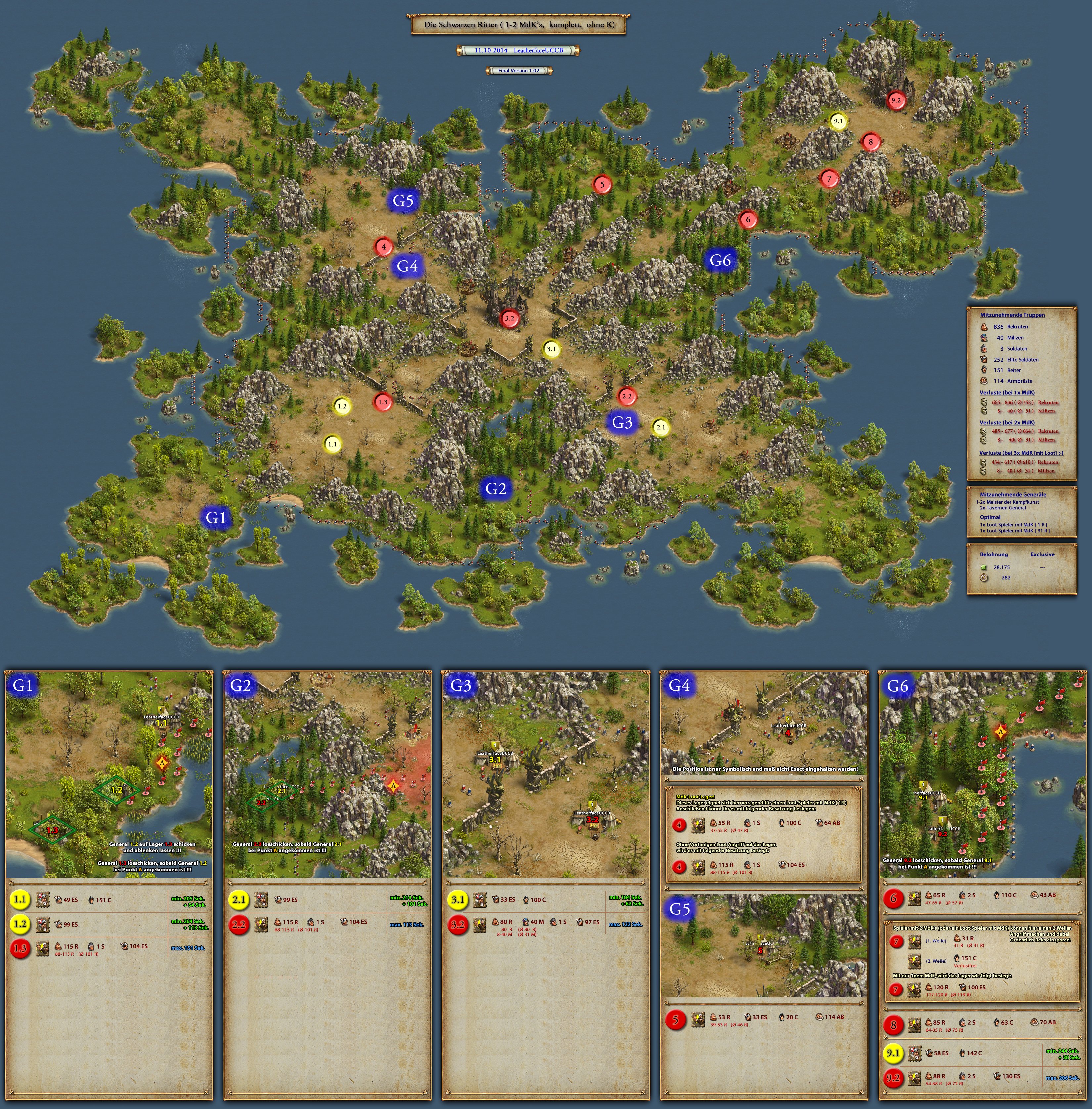Click red camp marker 9.2 on the overview map
This screenshot has width=1092, height=1109.
[895, 100]
